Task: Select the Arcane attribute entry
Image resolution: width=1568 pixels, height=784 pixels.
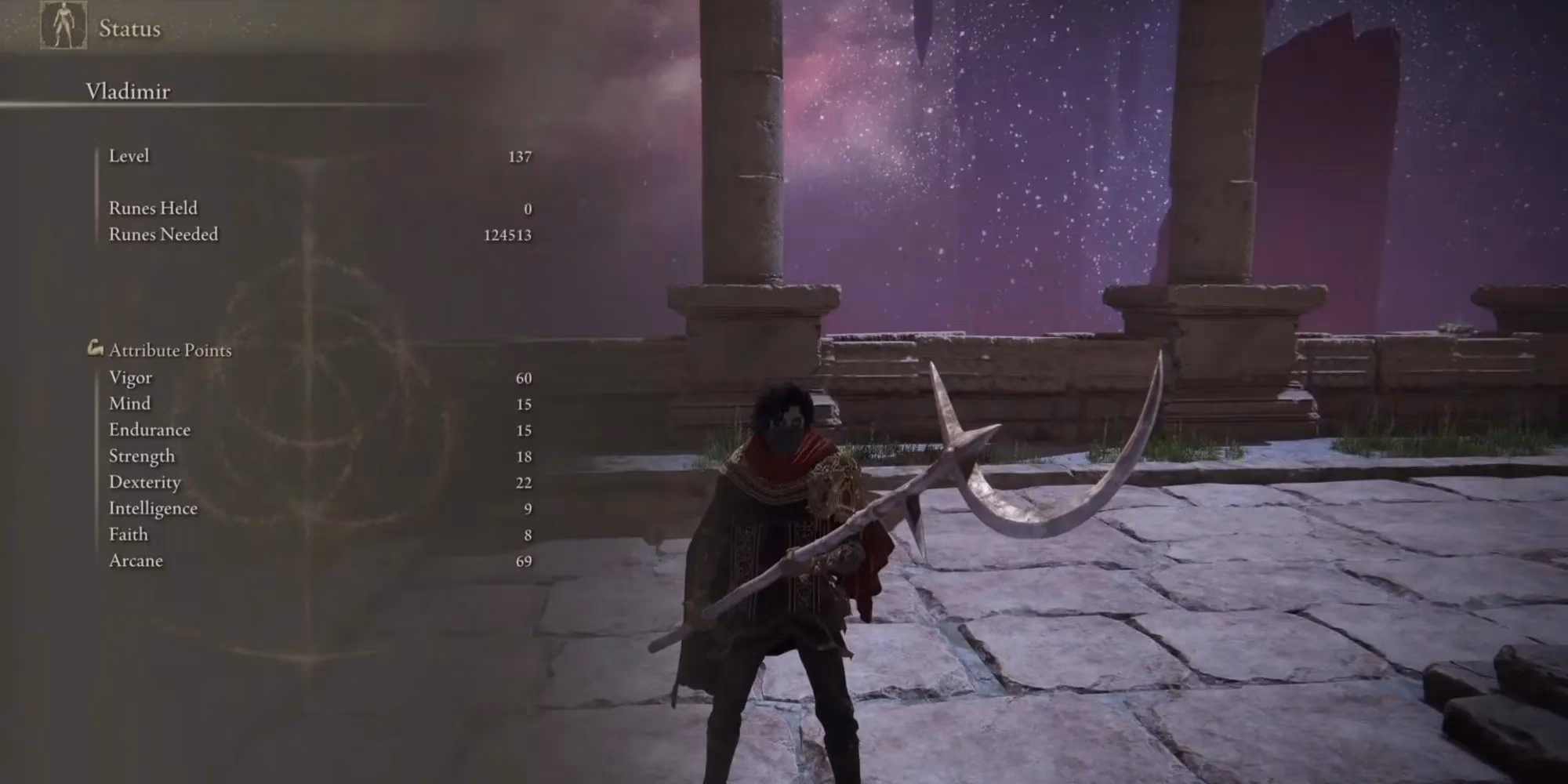Action: [x=135, y=560]
